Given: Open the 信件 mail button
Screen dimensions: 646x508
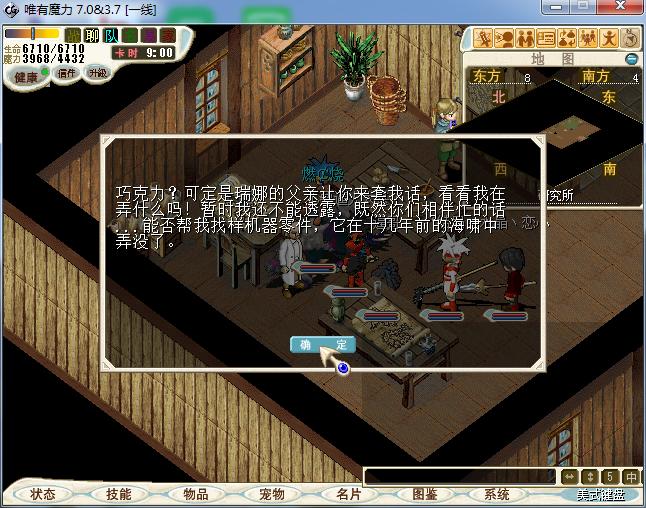Looking at the screenshot, I should pyautogui.click(x=67, y=73).
